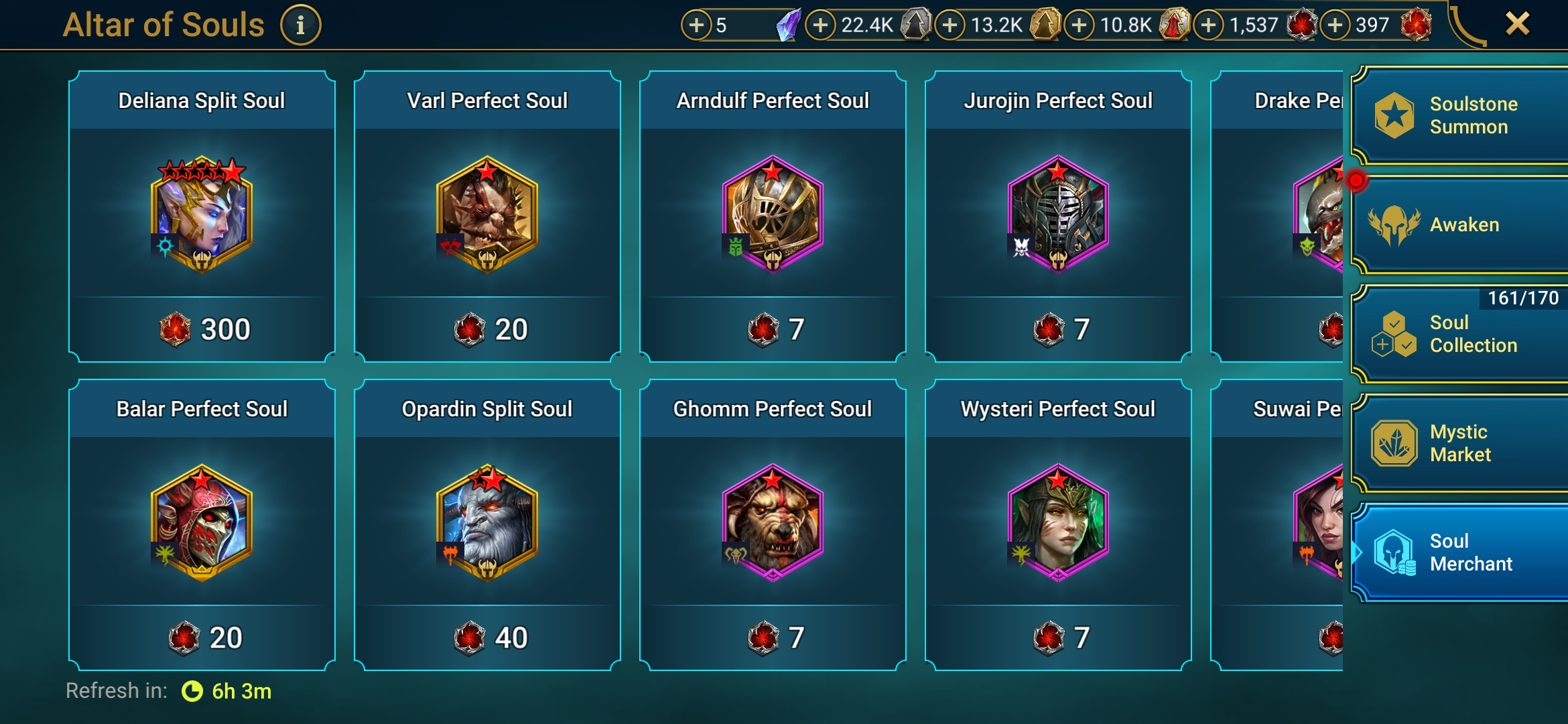1568x724 pixels.
Task: Pick the Wysteri Perfect Soul offer
Action: pyautogui.click(x=1058, y=524)
